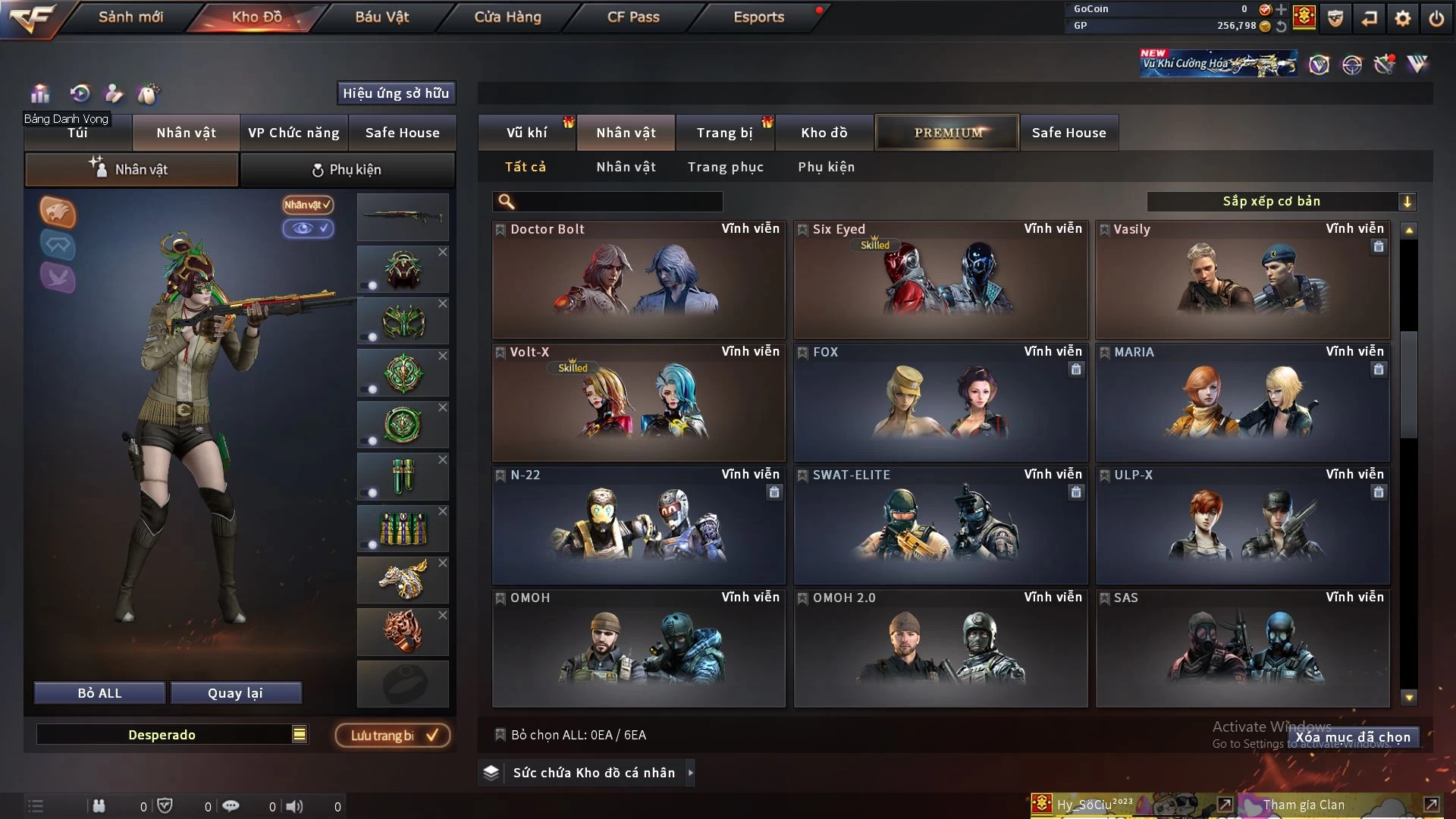Open the settings gear icon
The width and height of the screenshot is (1456, 819).
(1402, 18)
